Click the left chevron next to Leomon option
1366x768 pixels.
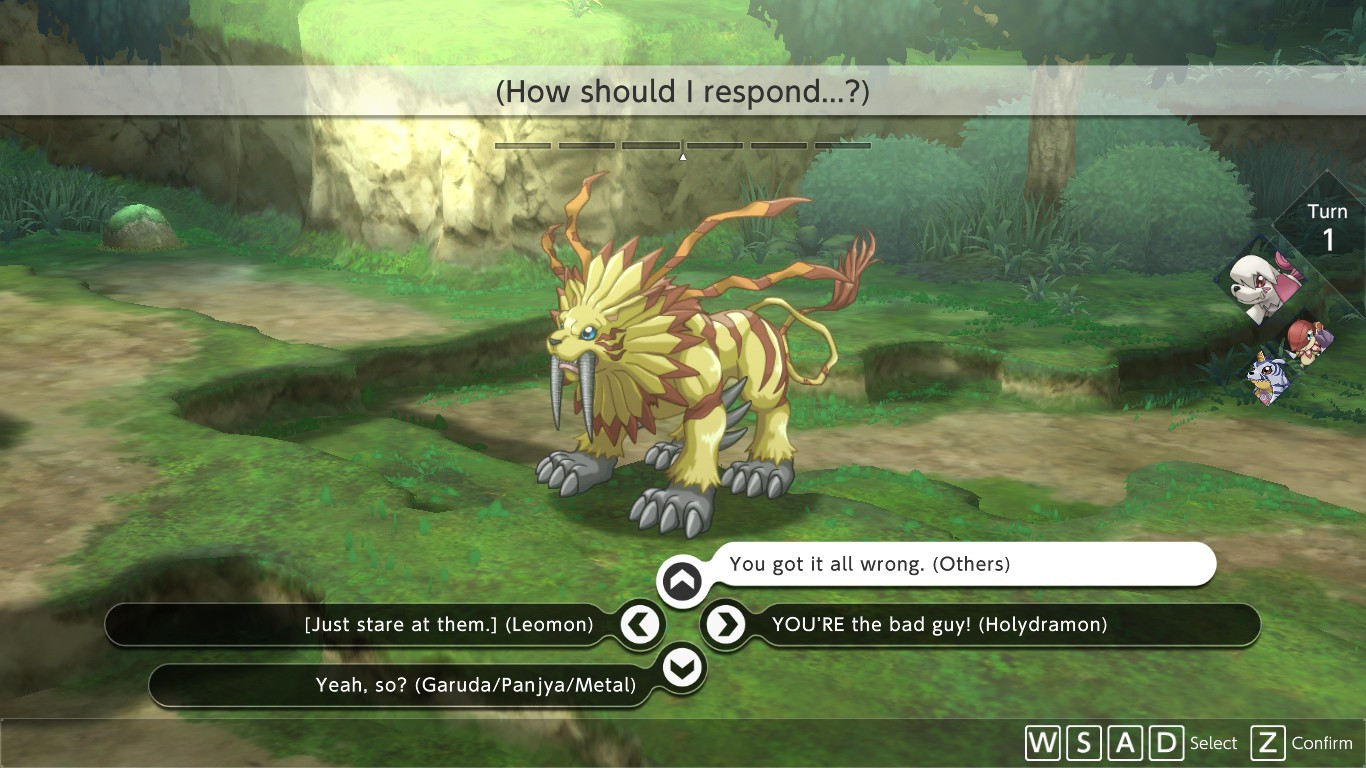tap(640, 624)
